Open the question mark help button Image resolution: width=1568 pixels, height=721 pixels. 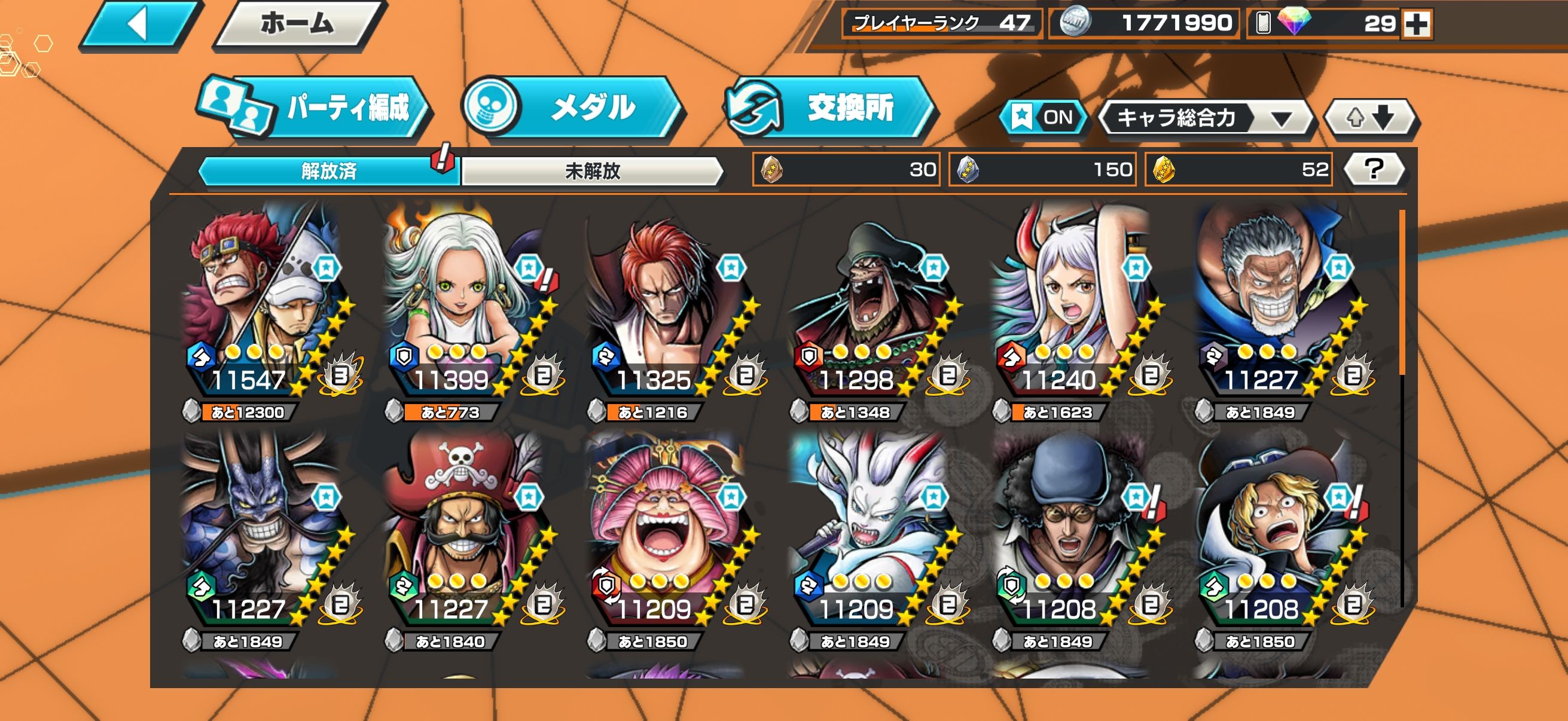click(1374, 169)
